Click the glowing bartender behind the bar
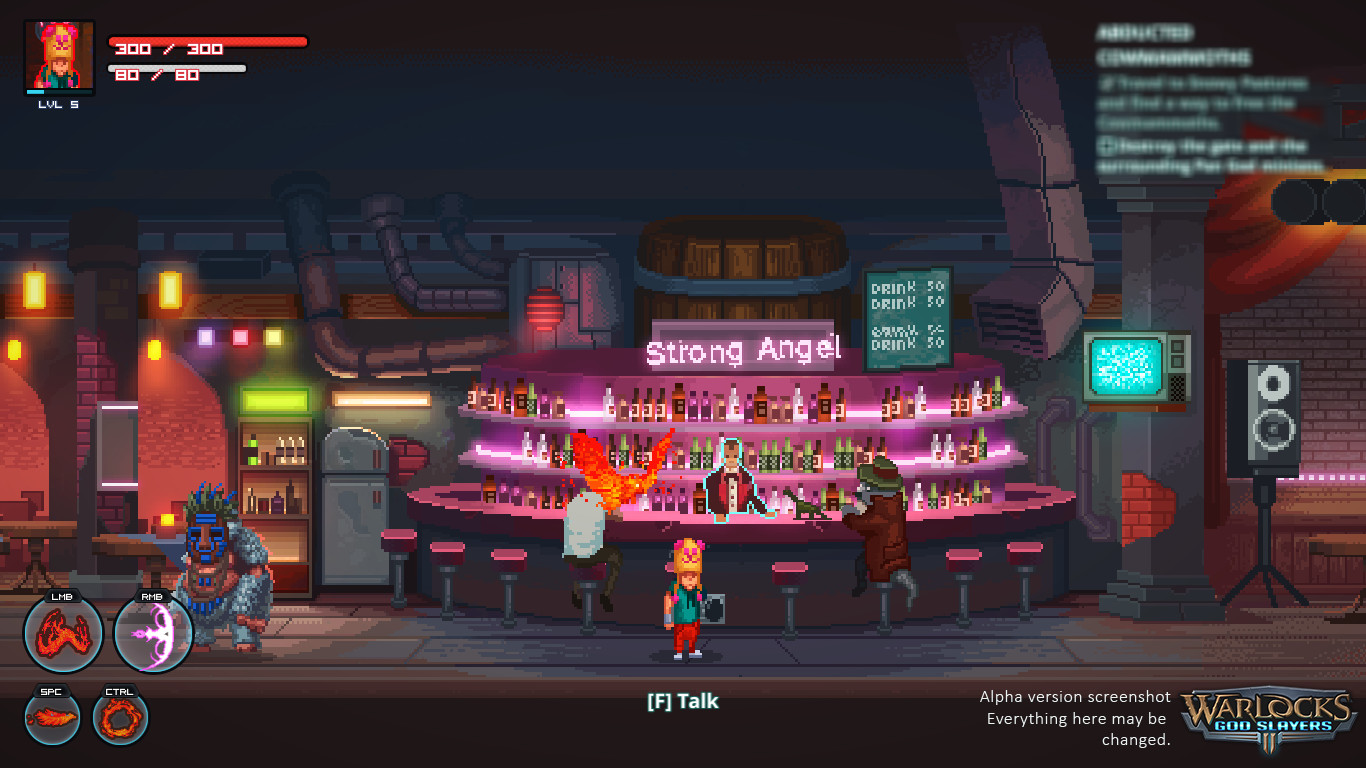The height and width of the screenshot is (768, 1366). click(730, 480)
